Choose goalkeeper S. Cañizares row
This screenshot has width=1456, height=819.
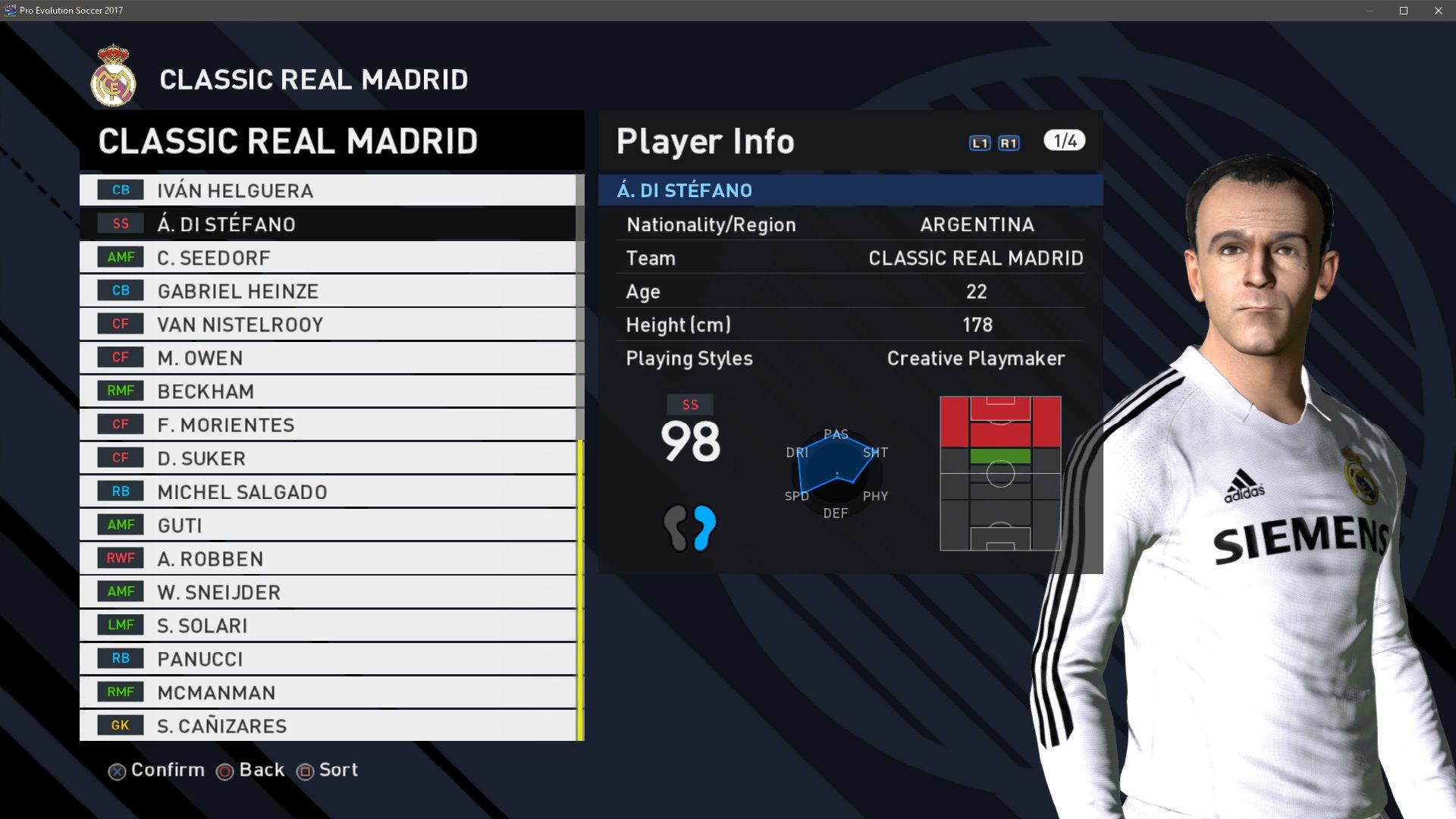328,726
